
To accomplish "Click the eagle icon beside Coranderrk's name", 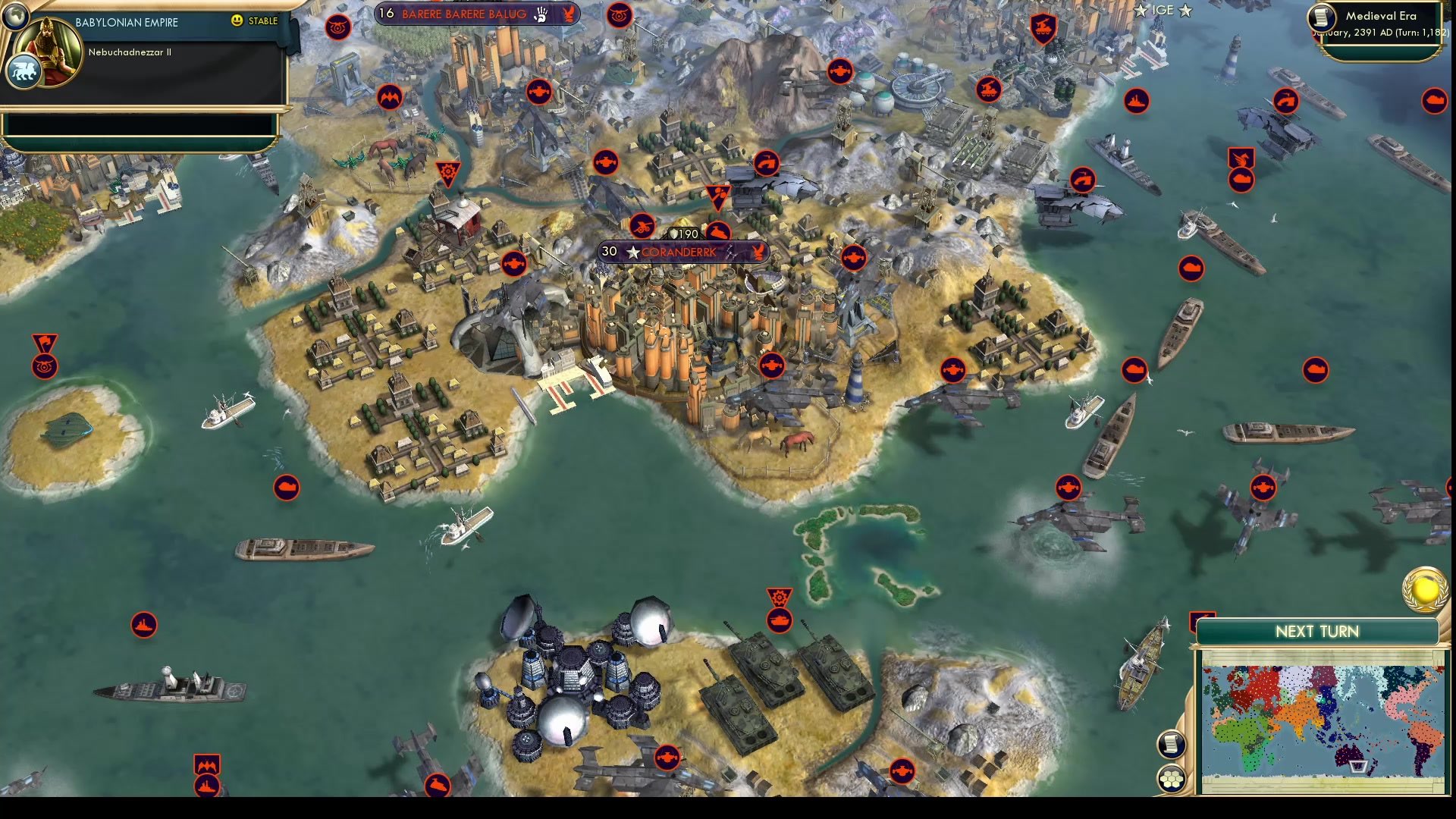I will (757, 253).
